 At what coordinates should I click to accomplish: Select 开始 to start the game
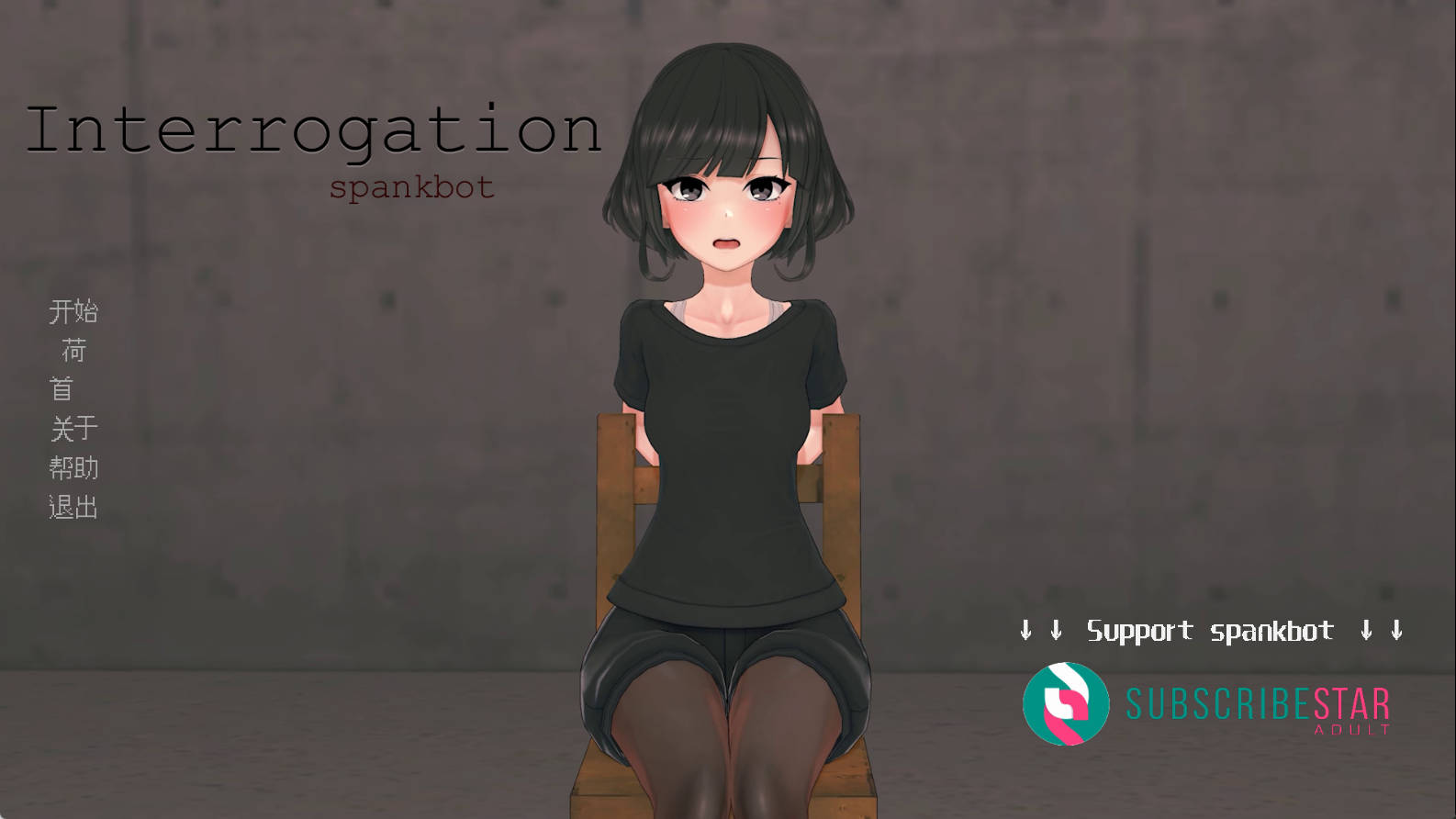(74, 311)
